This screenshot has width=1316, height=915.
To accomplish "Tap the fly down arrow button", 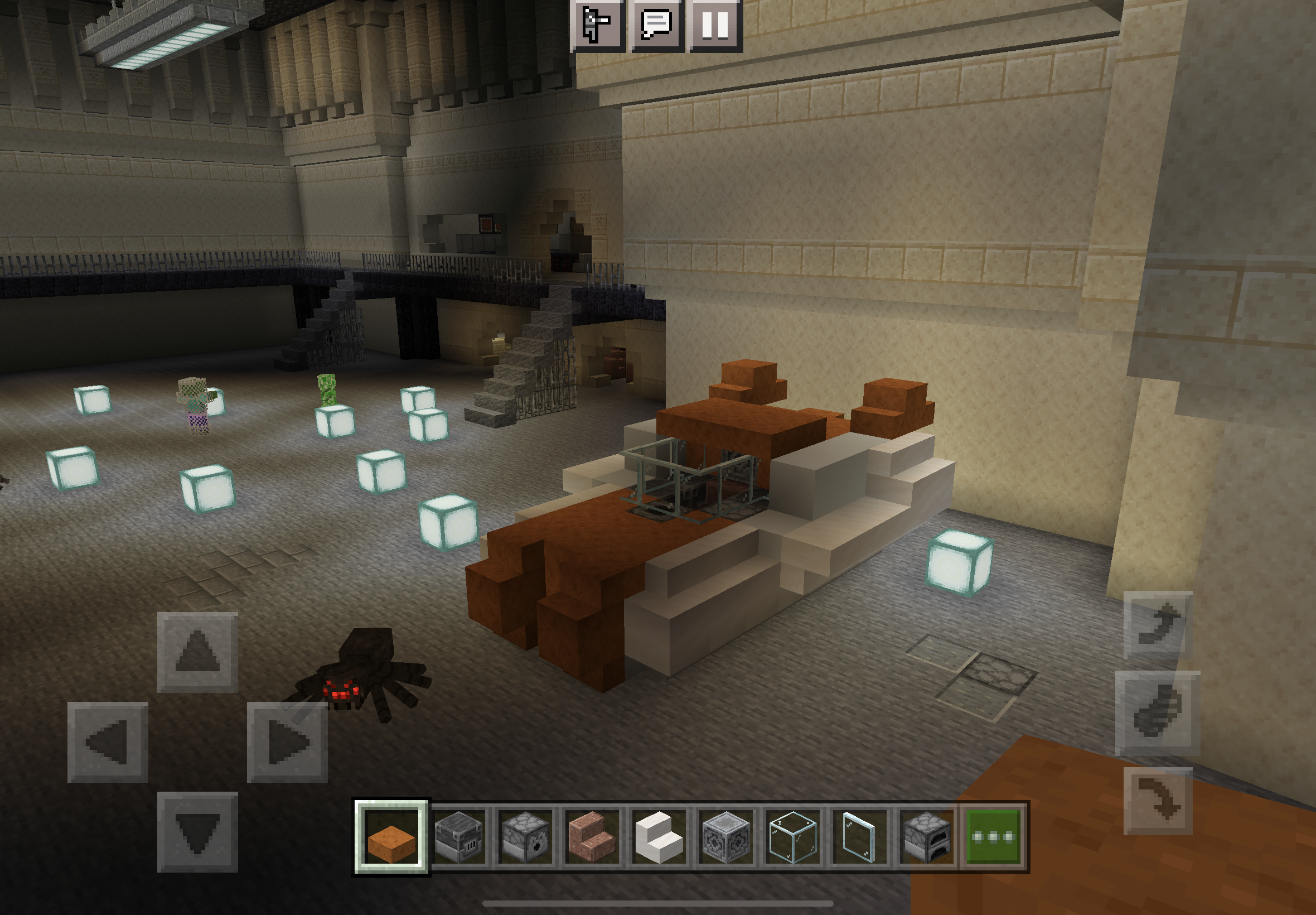I will tap(1158, 801).
